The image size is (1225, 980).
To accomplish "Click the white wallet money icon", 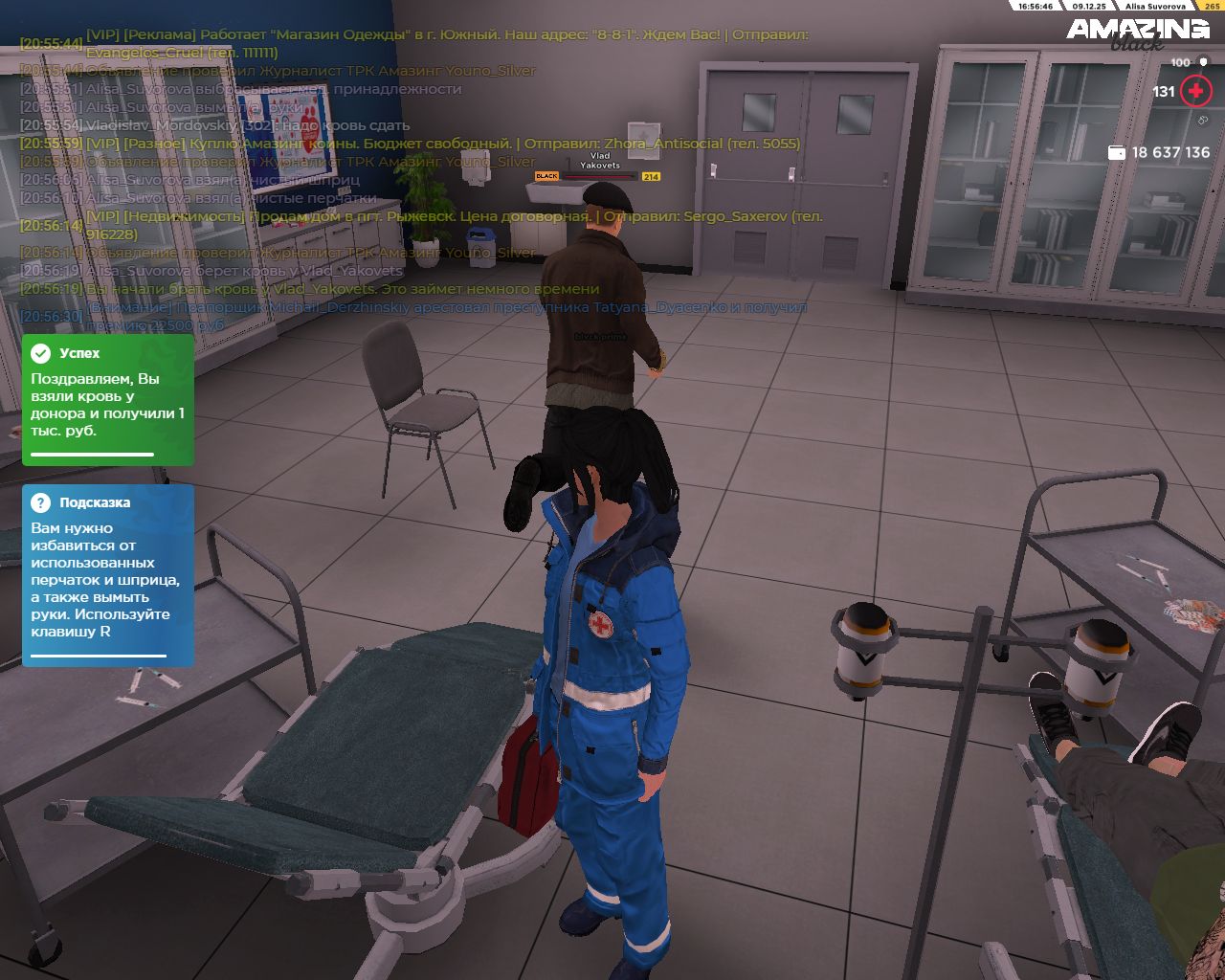I will 1116,152.
